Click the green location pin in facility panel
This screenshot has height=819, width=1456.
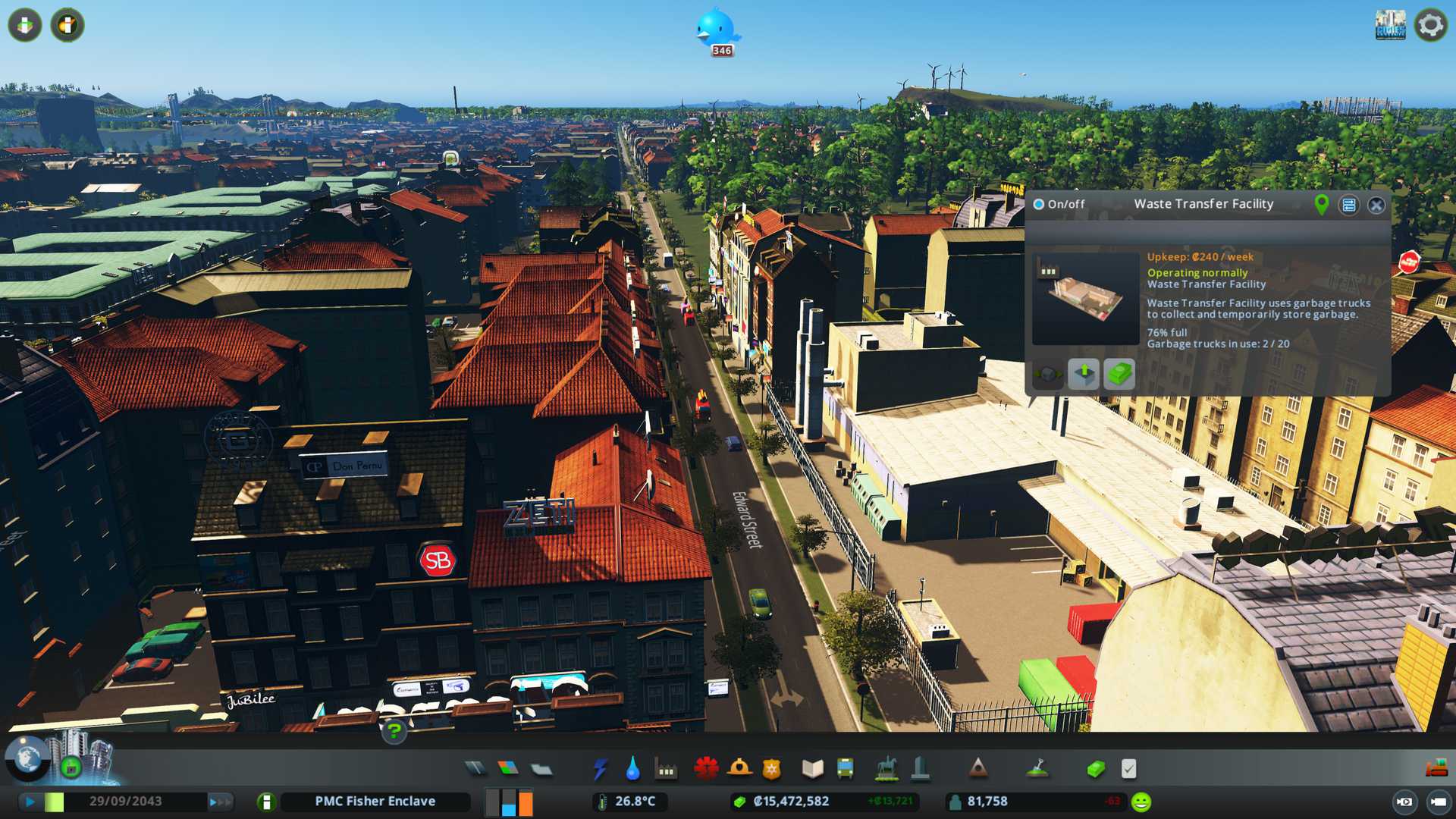point(1321,204)
